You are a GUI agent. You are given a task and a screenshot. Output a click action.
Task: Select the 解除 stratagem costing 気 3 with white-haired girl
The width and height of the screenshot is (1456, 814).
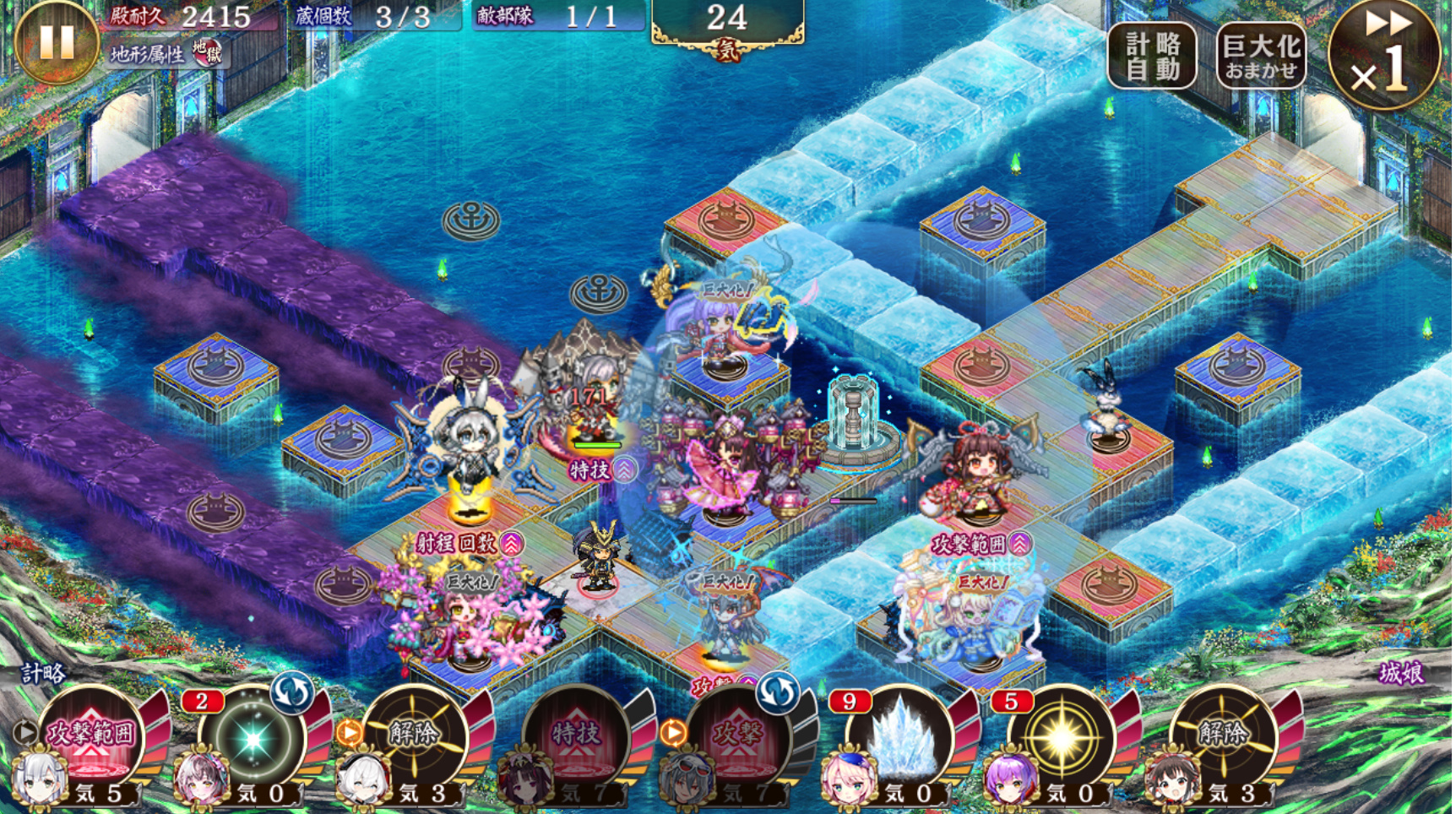tap(414, 733)
